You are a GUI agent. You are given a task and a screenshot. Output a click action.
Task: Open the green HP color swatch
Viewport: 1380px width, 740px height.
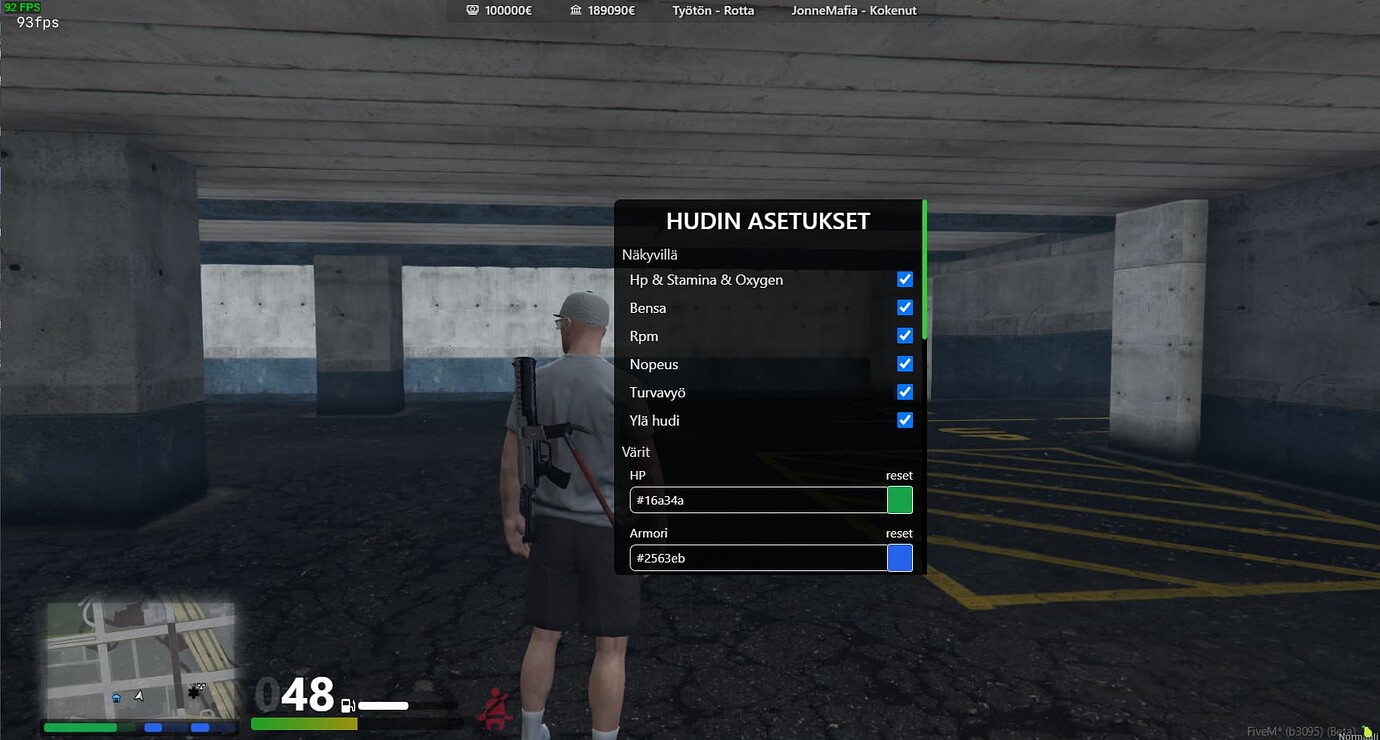click(x=898, y=499)
